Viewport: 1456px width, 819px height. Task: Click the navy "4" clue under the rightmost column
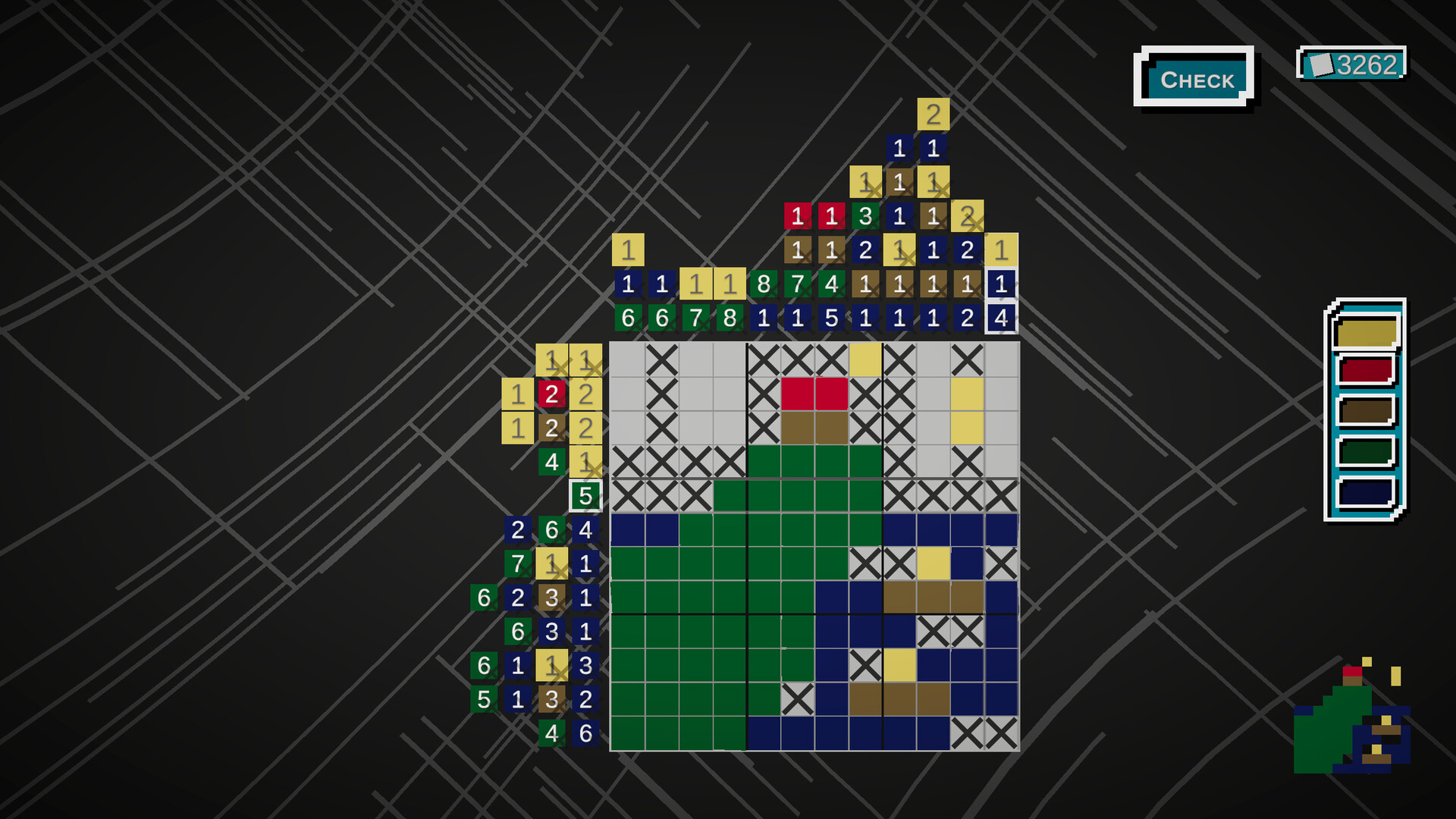[1001, 318]
